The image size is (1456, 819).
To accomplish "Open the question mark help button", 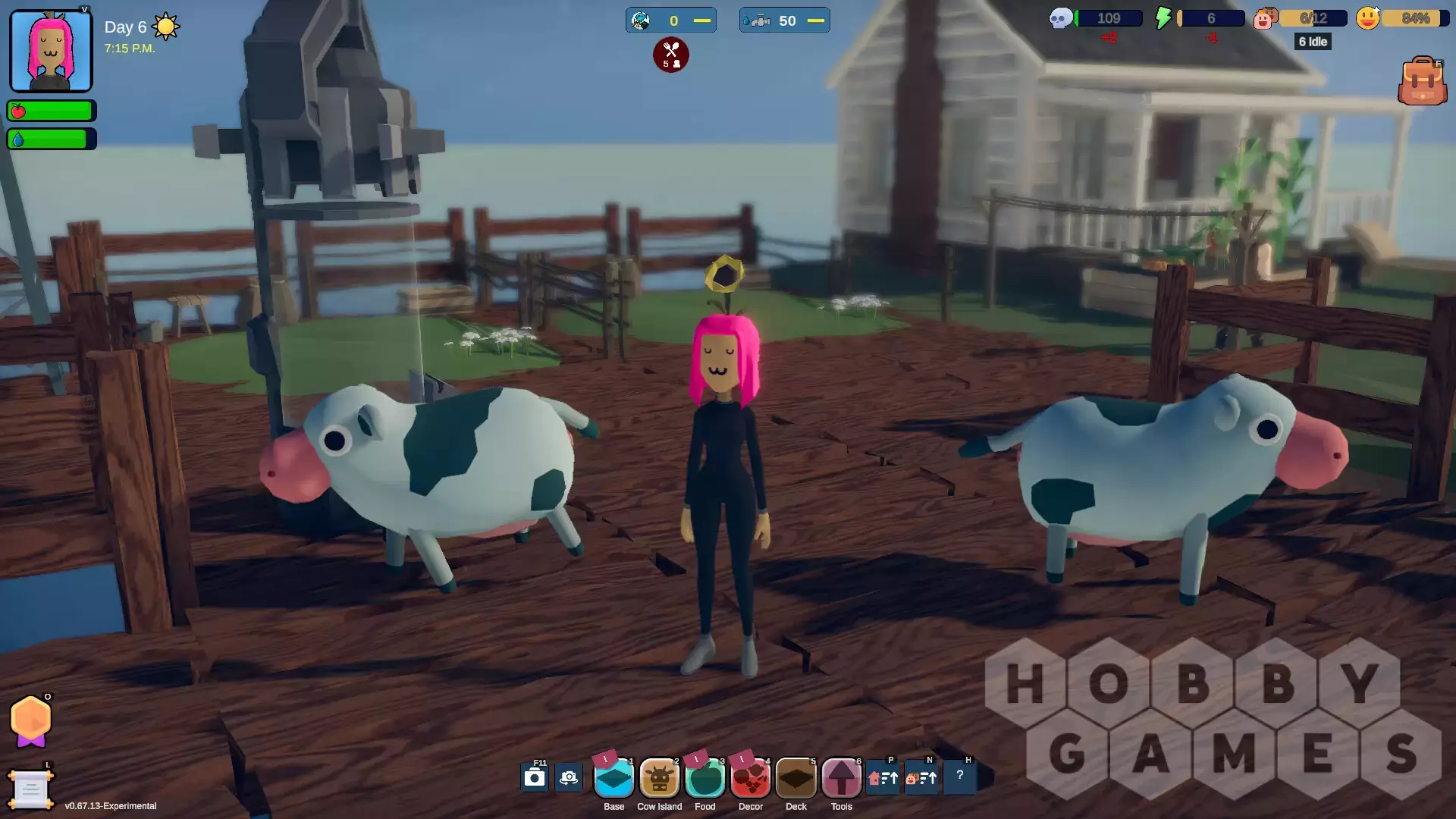I will (960, 776).
